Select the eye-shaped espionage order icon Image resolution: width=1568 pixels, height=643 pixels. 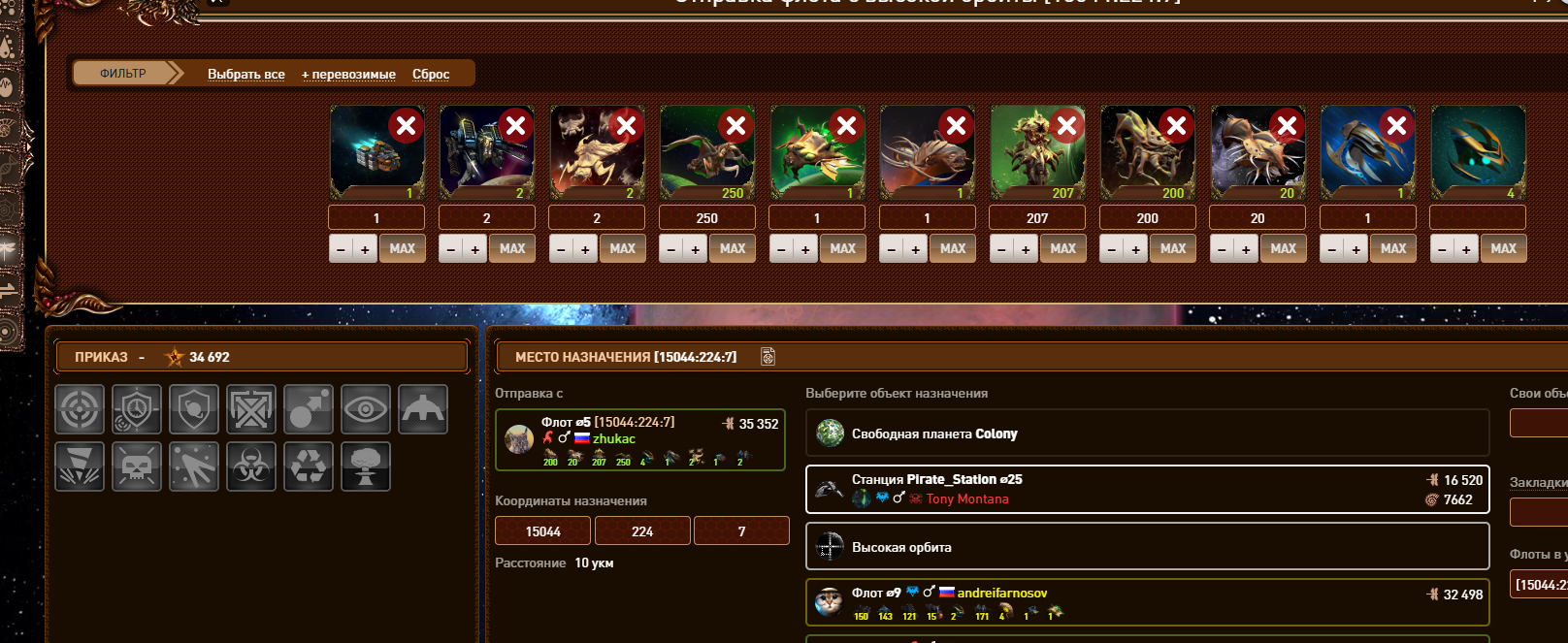366,409
